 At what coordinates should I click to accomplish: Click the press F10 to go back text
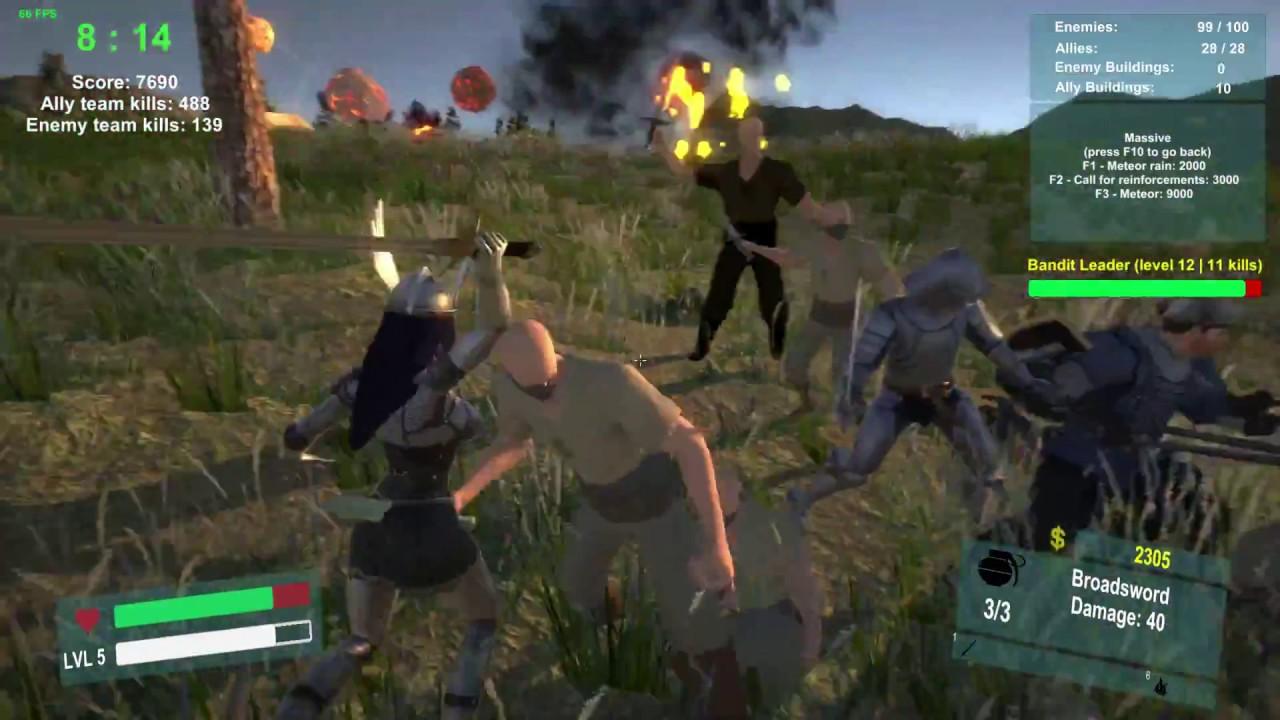pos(1147,151)
